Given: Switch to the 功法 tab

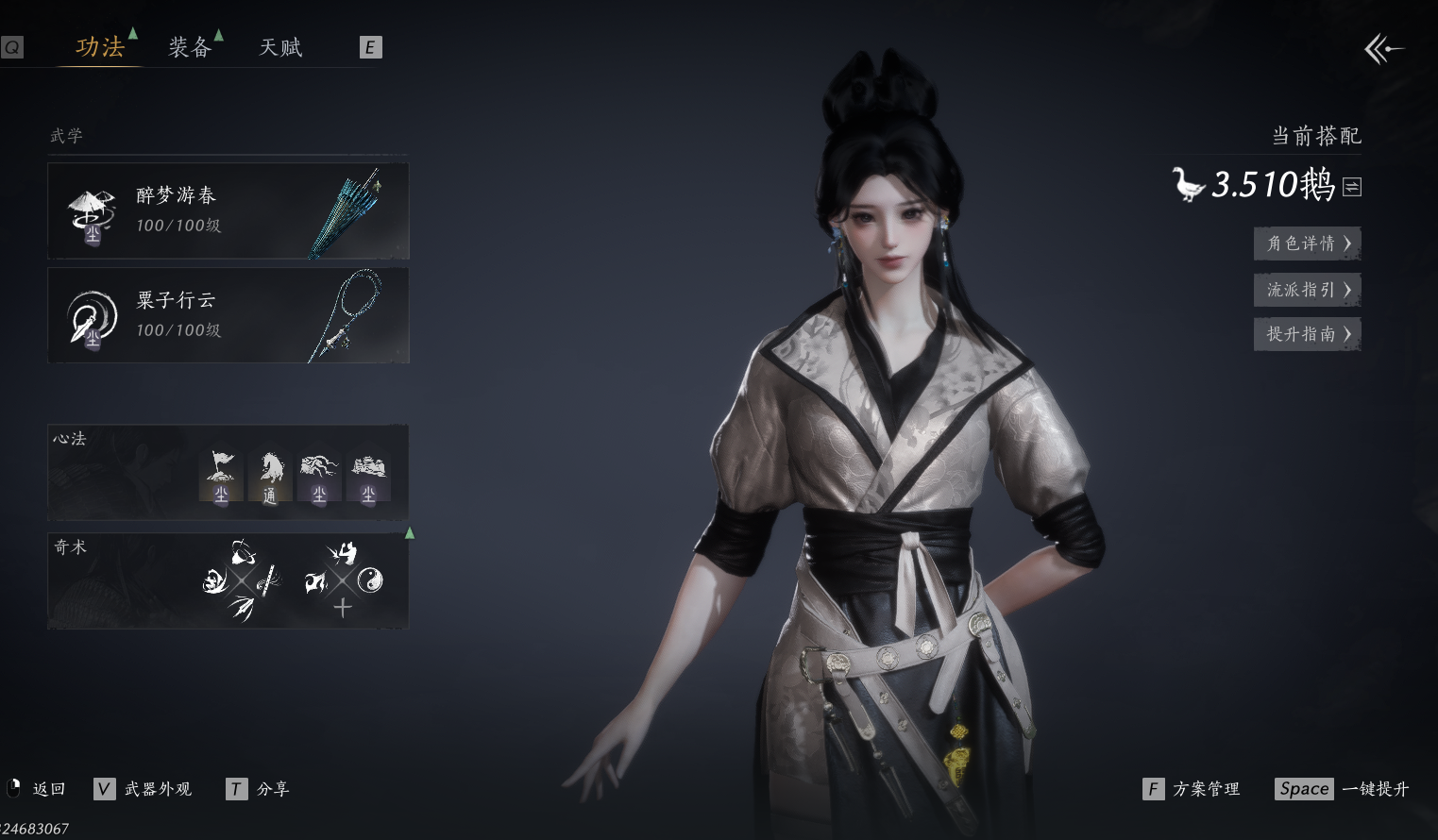Looking at the screenshot, I should click(x=100, y=47).
